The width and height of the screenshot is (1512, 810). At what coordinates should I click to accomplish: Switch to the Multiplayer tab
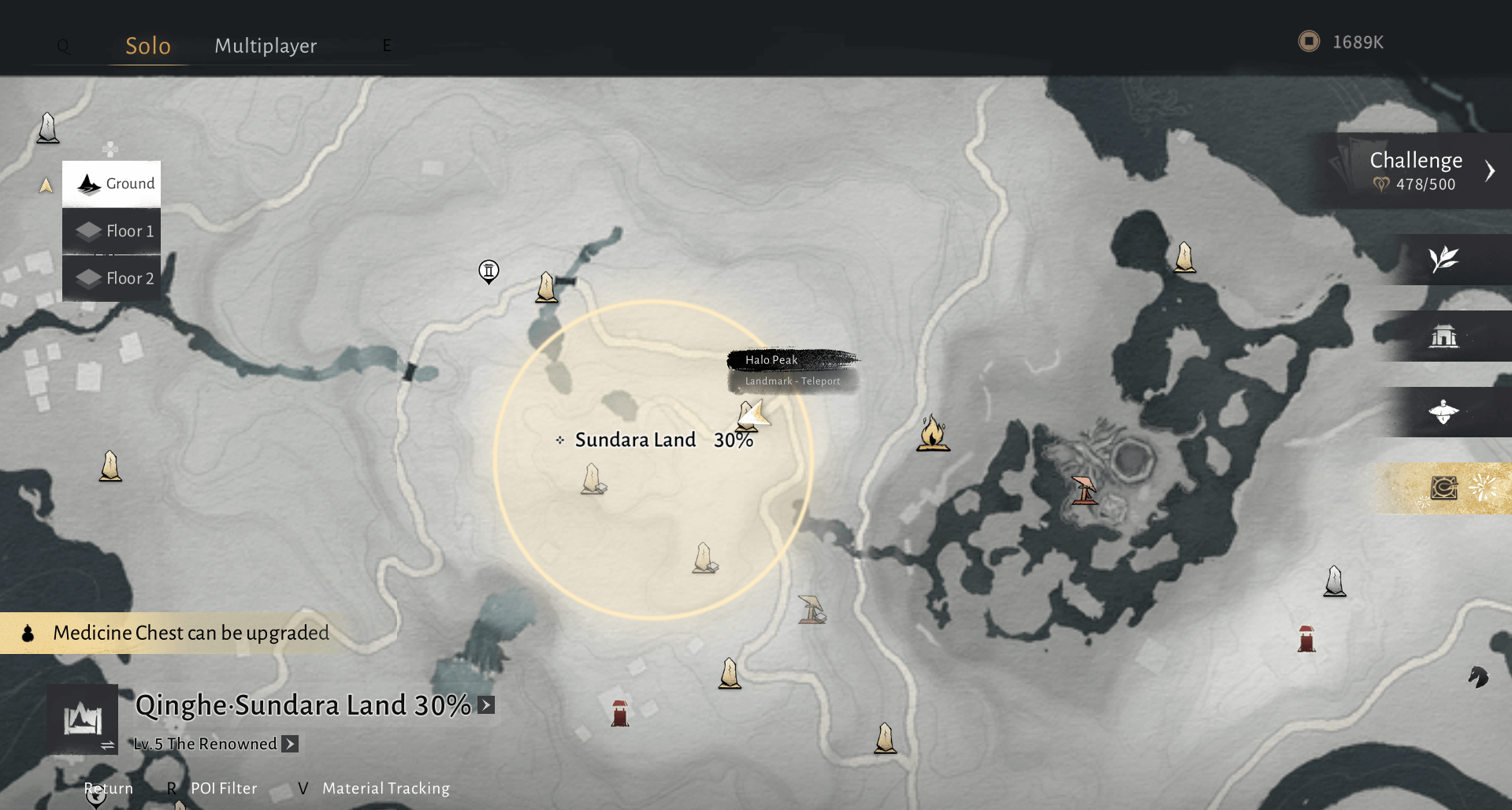click(x=266, y=46)
